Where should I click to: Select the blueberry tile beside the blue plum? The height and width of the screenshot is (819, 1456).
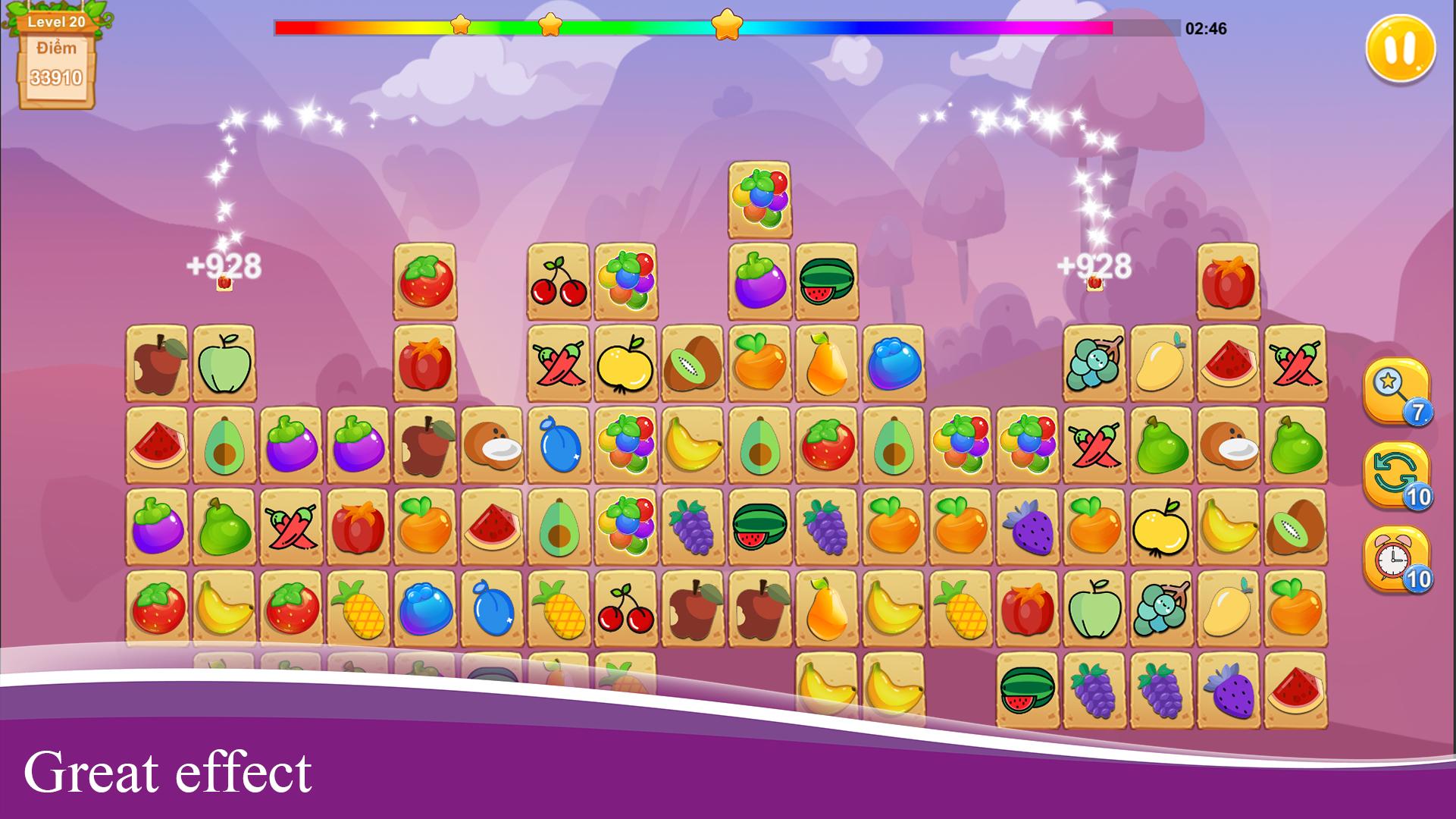pos(425,608)
